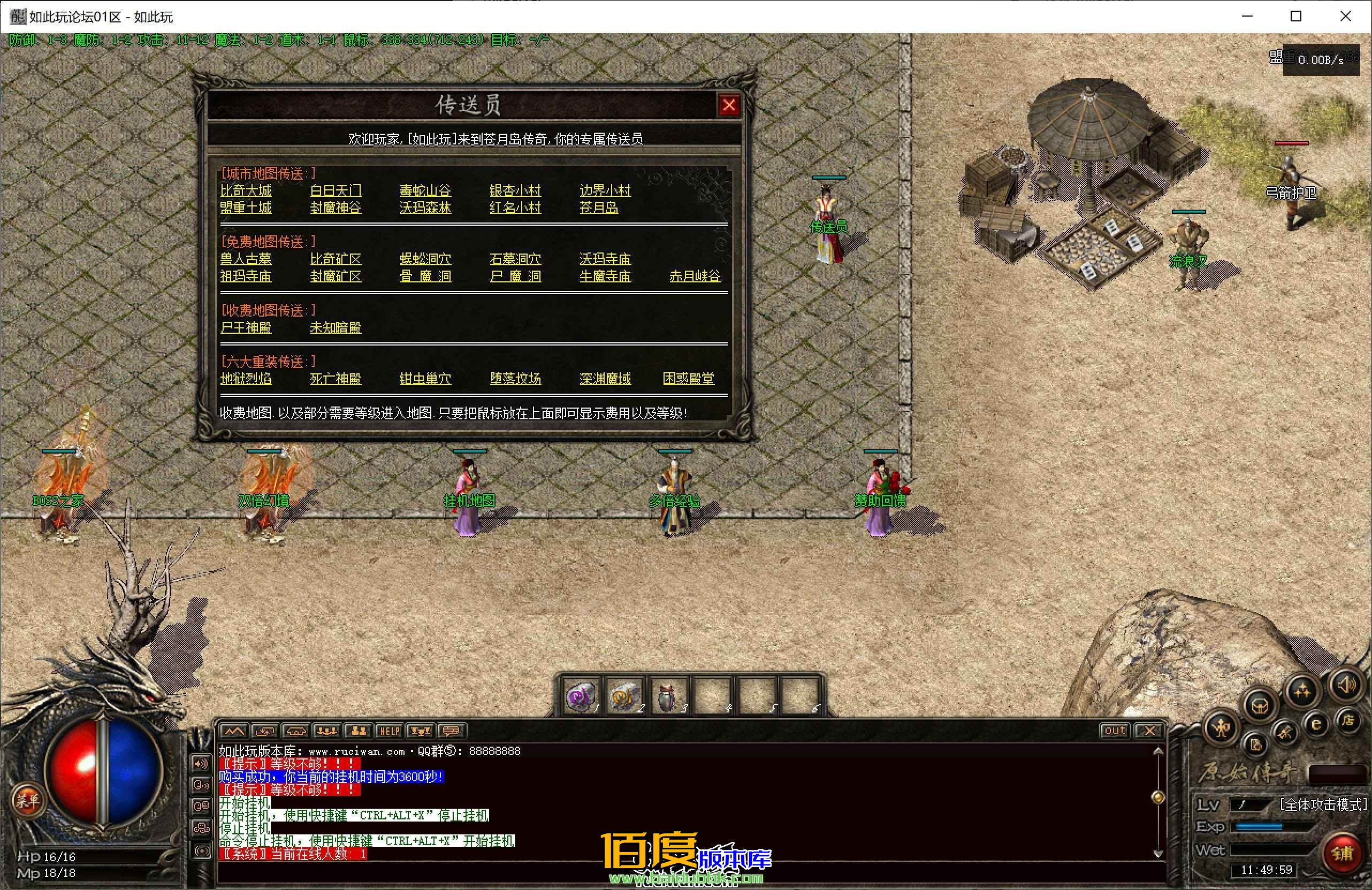1372x890 pixels.
Task: Close the 传送员 teleporter dialog
Action: pyautogui.click(x=729, y=105)
